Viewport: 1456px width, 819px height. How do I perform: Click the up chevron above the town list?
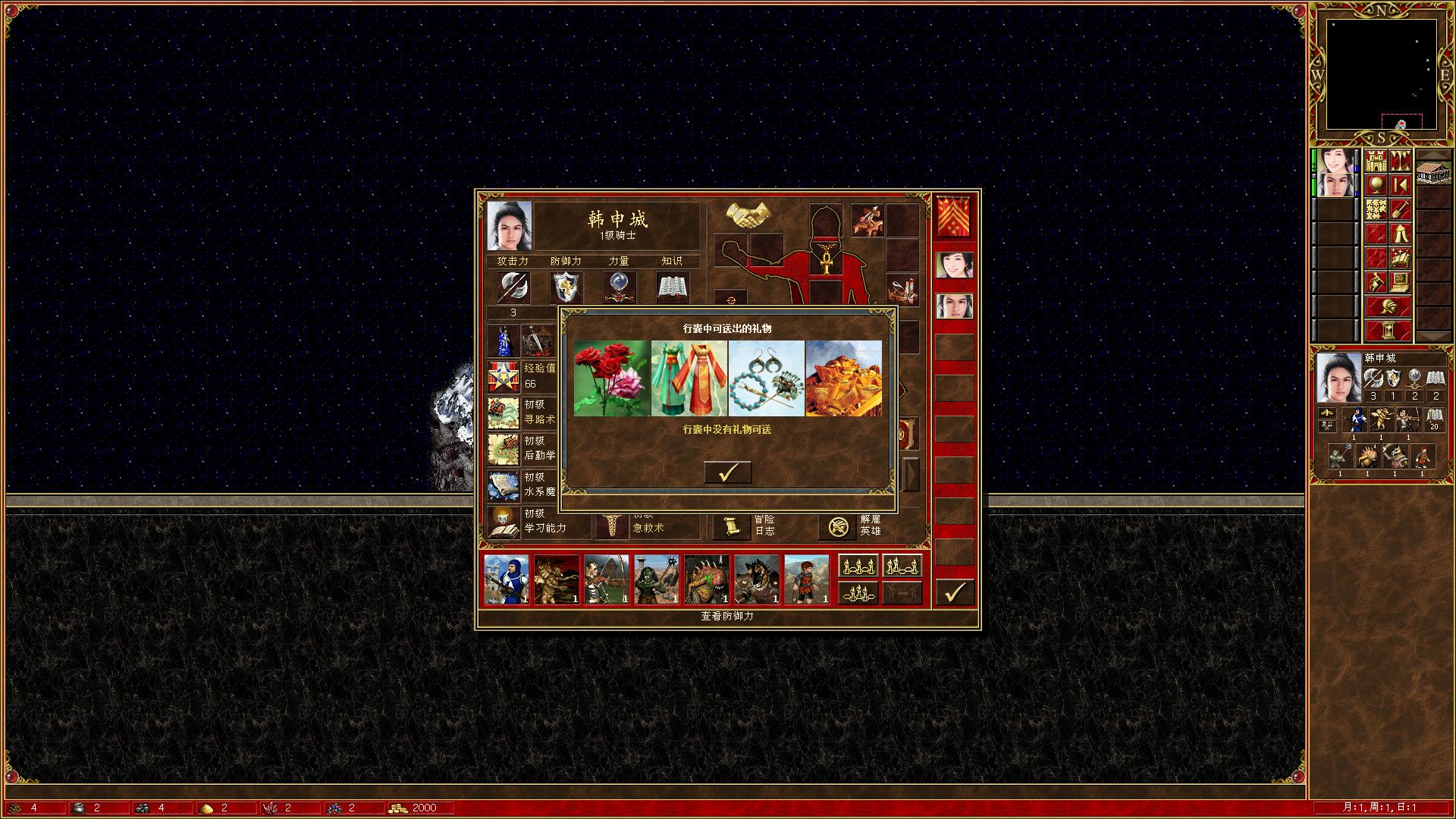pyautogui.click(x=1433, y=155)
